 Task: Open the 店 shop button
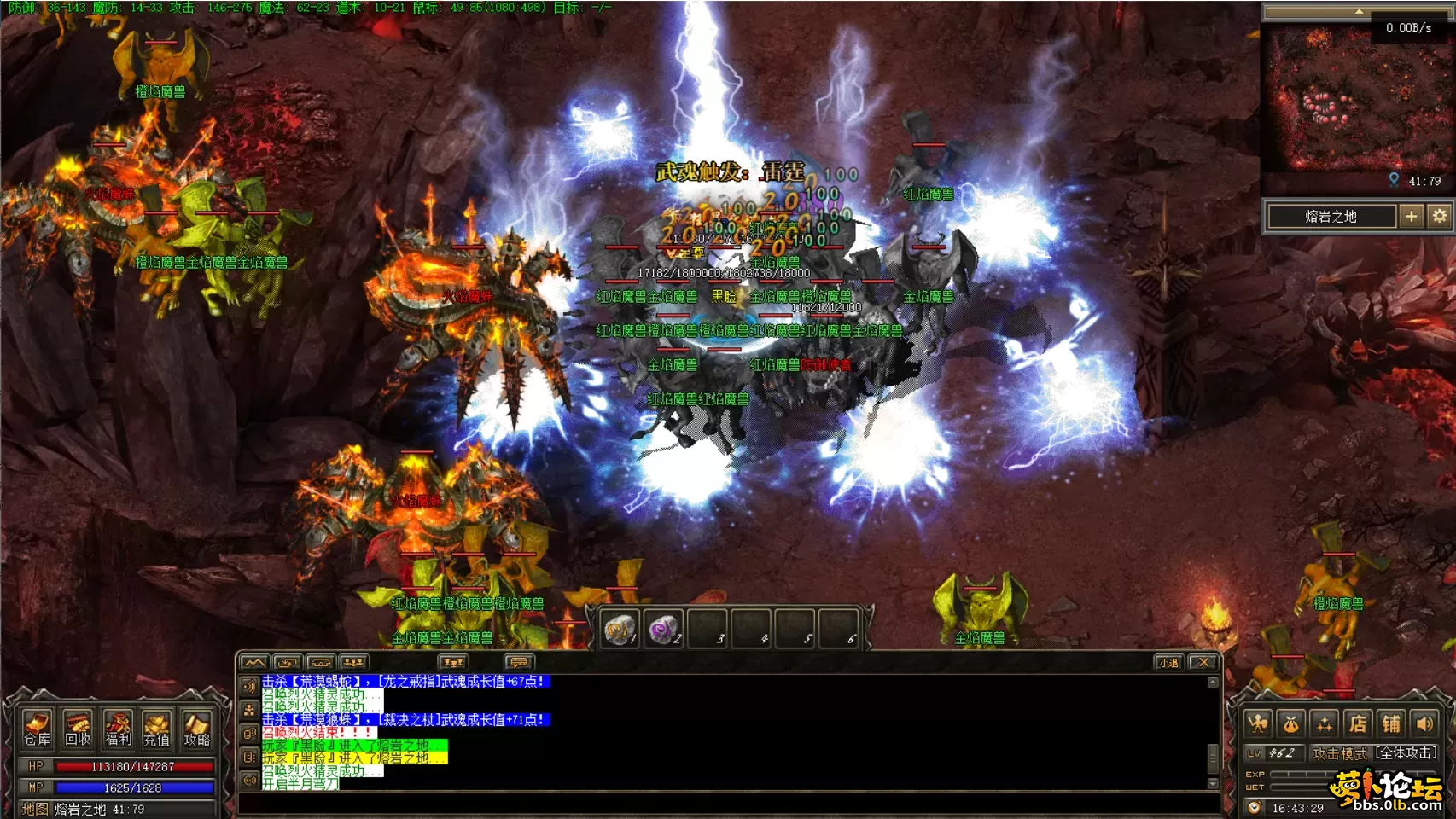[x=1358, y=724]
